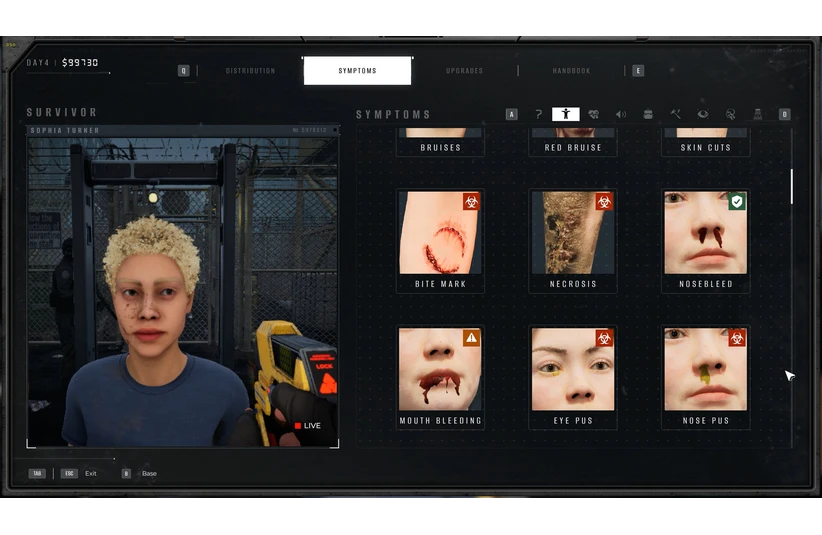The width and height of the screenshot is (822, 535).
Task: Select the Symptoms tab
Action: (x=357, y=71)
